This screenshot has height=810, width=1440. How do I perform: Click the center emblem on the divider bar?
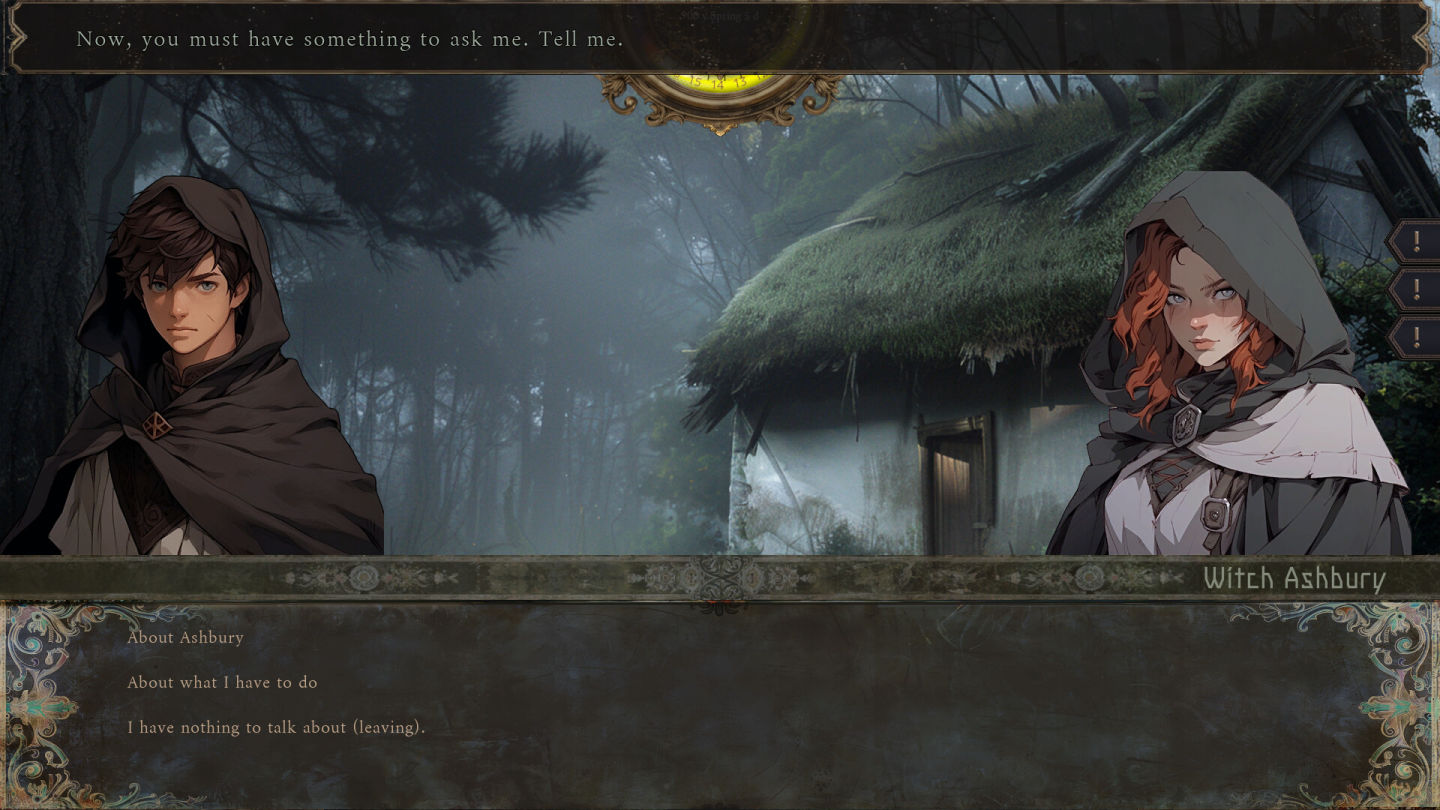click(x=719, y=578)
